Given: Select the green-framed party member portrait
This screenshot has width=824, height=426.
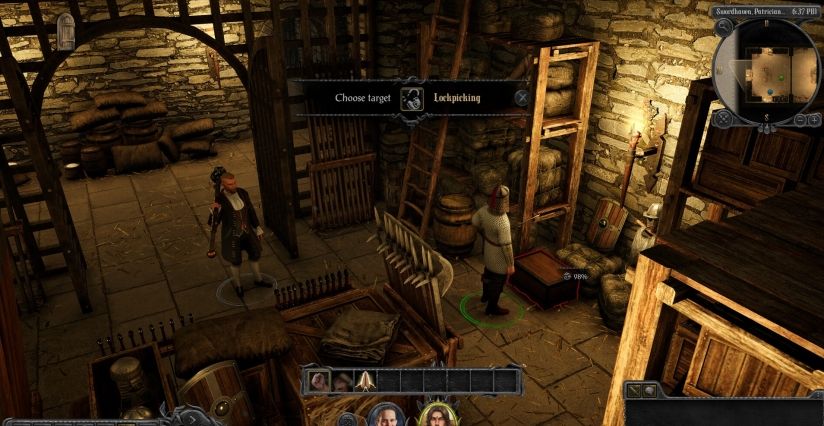Looking at the screenshot, I should (x=436, y=415).
